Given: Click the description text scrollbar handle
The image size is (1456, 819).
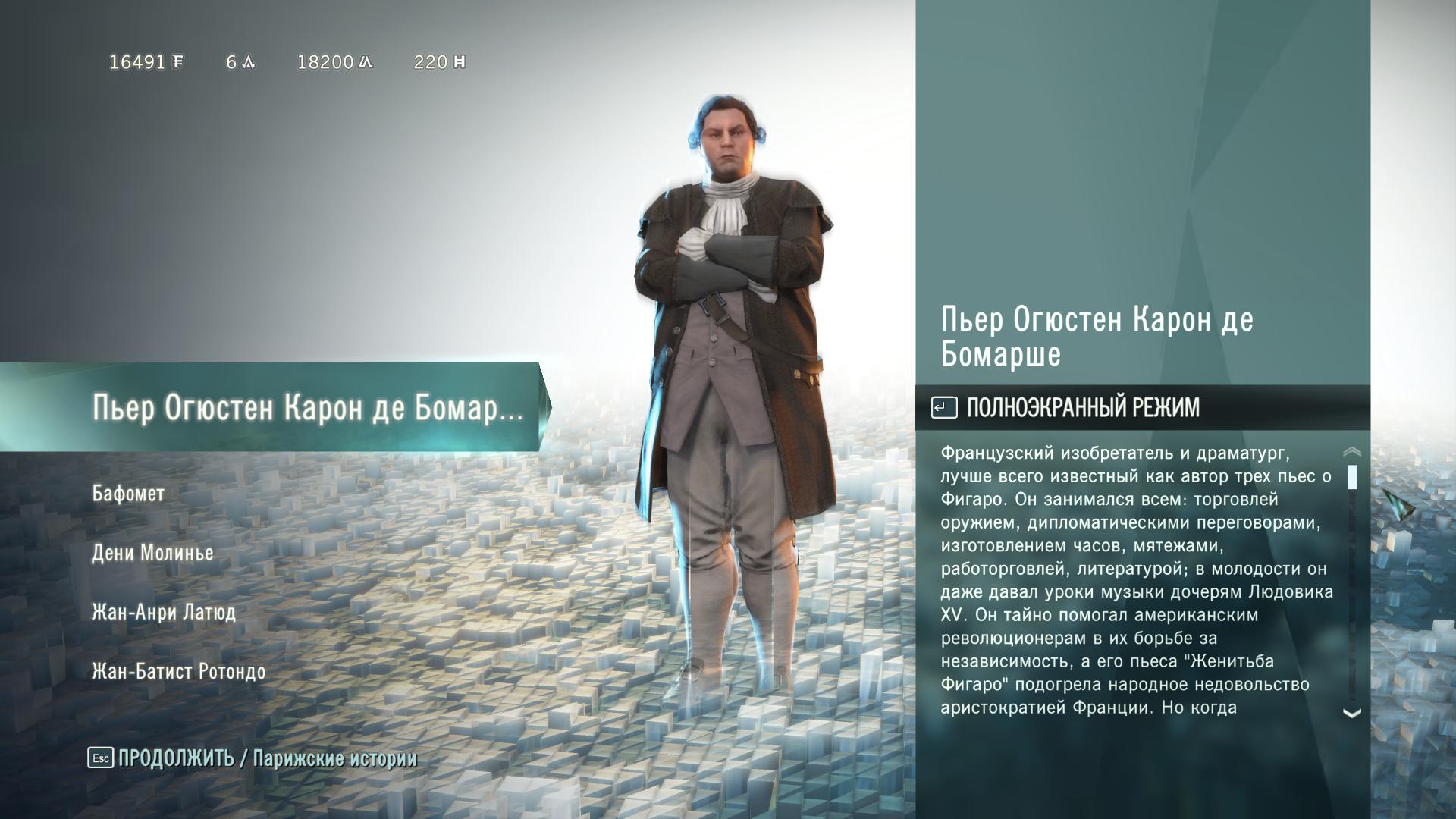Looking at the screenshot, I should tap(1352, 477).
